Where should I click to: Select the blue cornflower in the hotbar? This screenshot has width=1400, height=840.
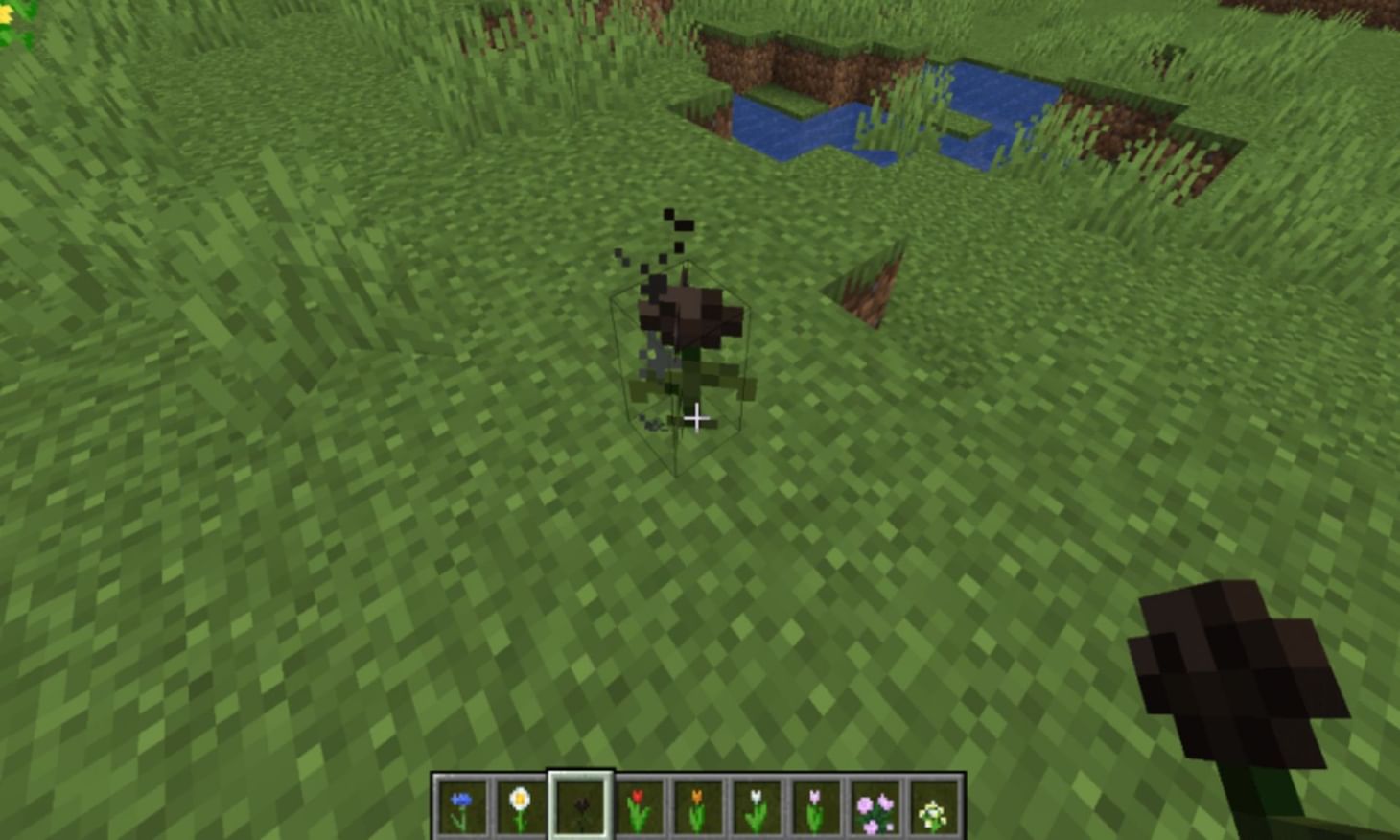pos(461,810)
